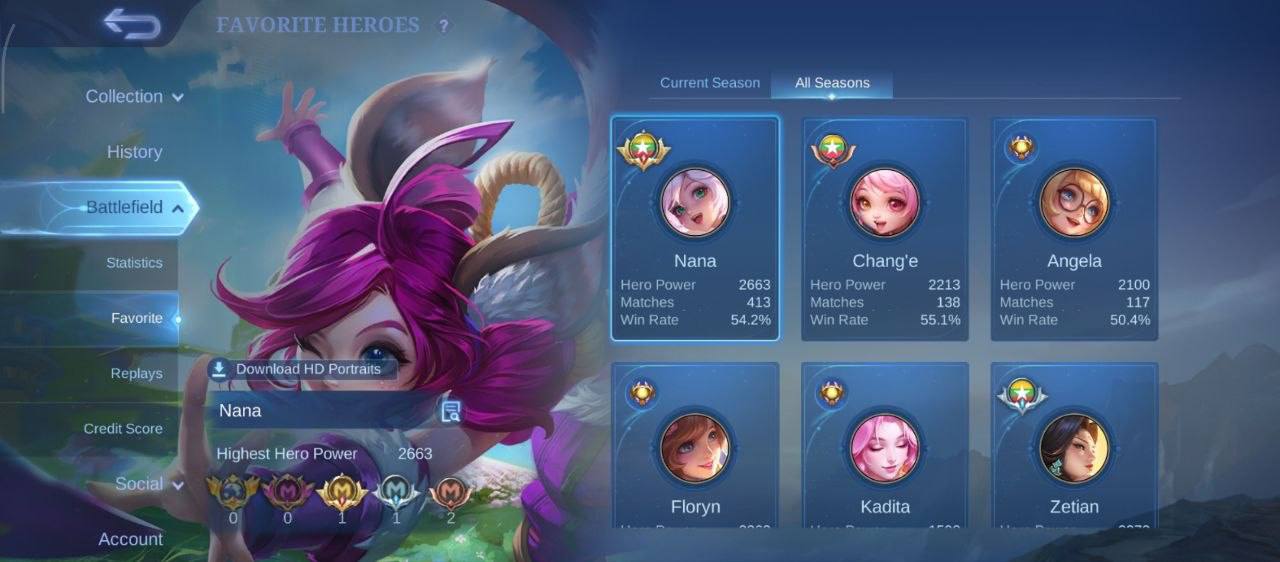Click Download HD Portraits button
1280x562 pixels.
coord(302,369)
